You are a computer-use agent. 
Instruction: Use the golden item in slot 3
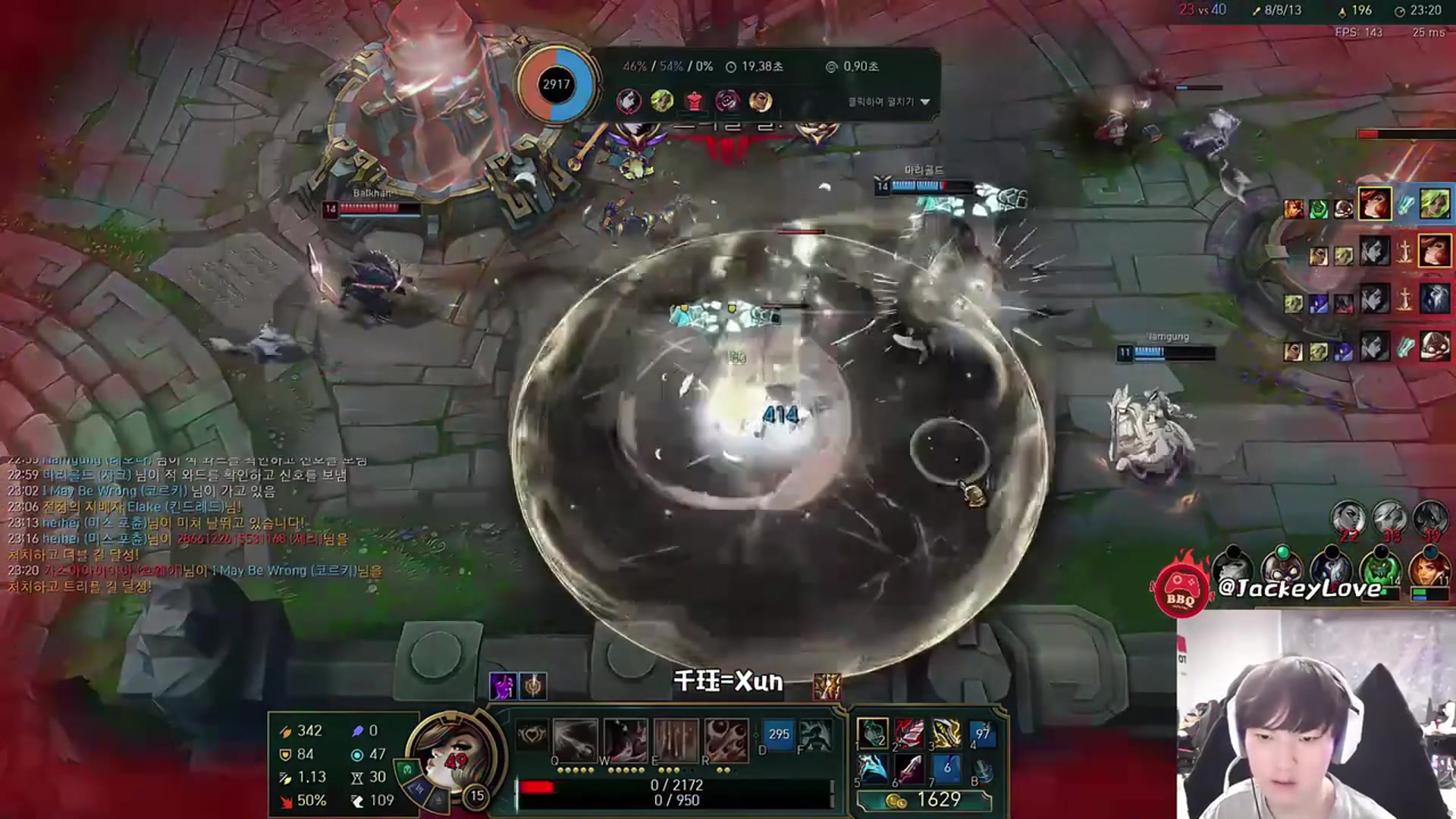click(x=946, y=733)
